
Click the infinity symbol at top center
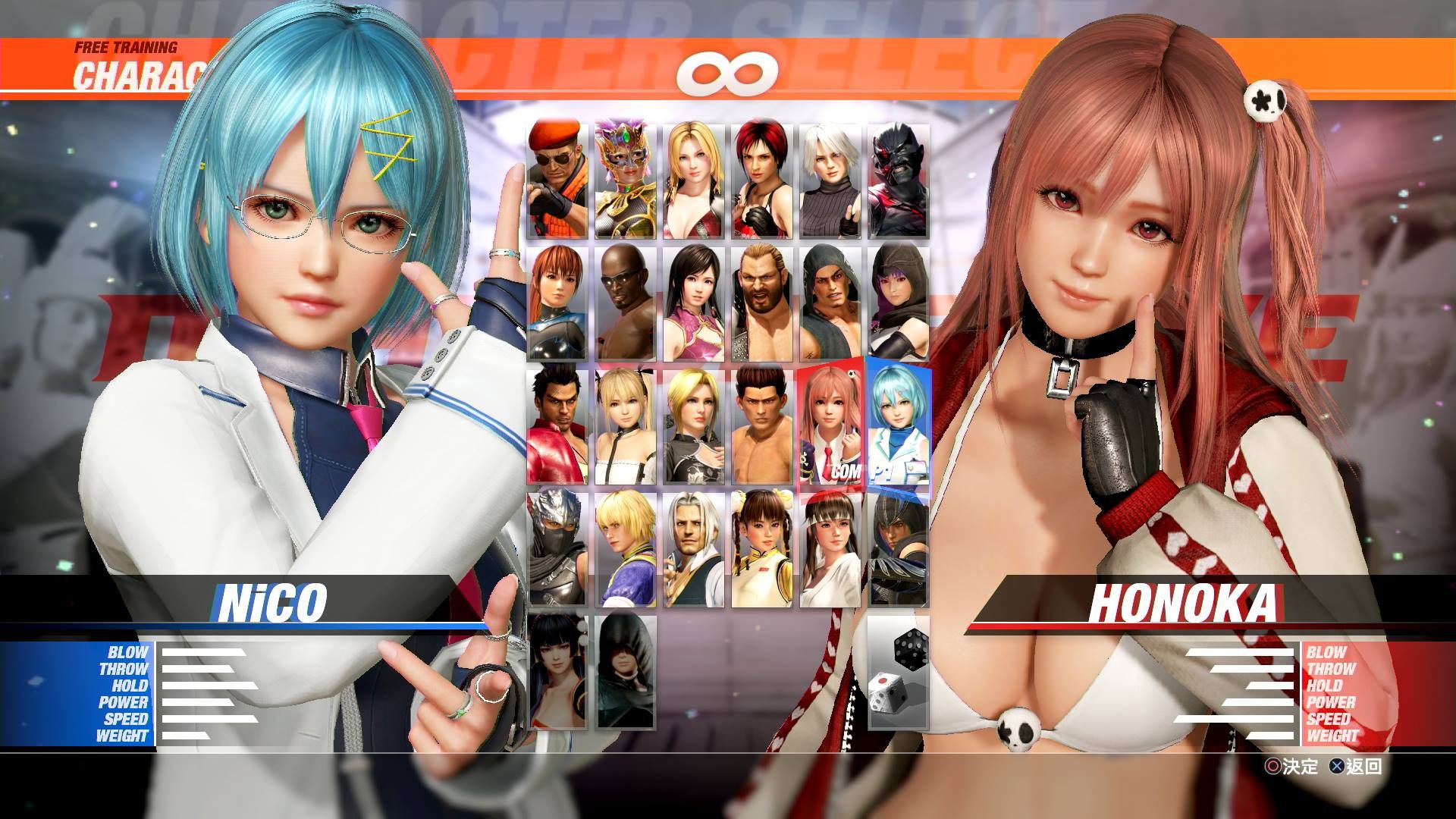tap(728, 72)
